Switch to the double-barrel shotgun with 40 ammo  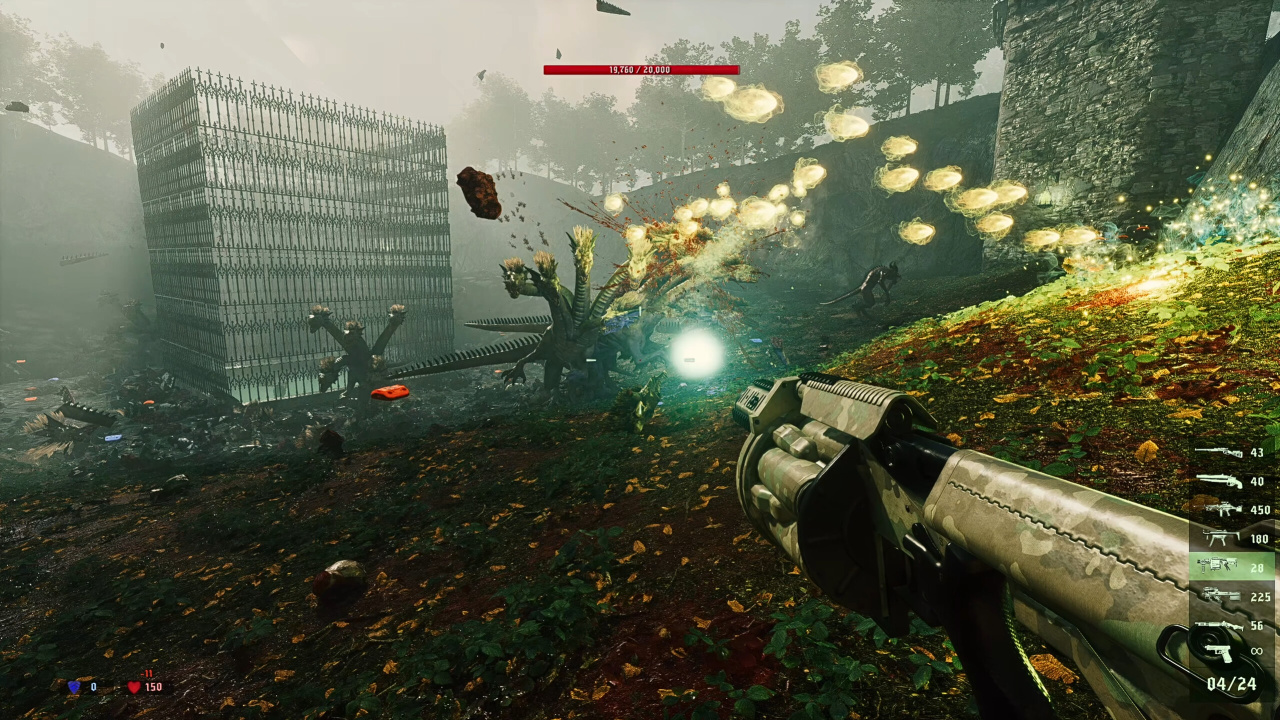[x=1219, y=482]
